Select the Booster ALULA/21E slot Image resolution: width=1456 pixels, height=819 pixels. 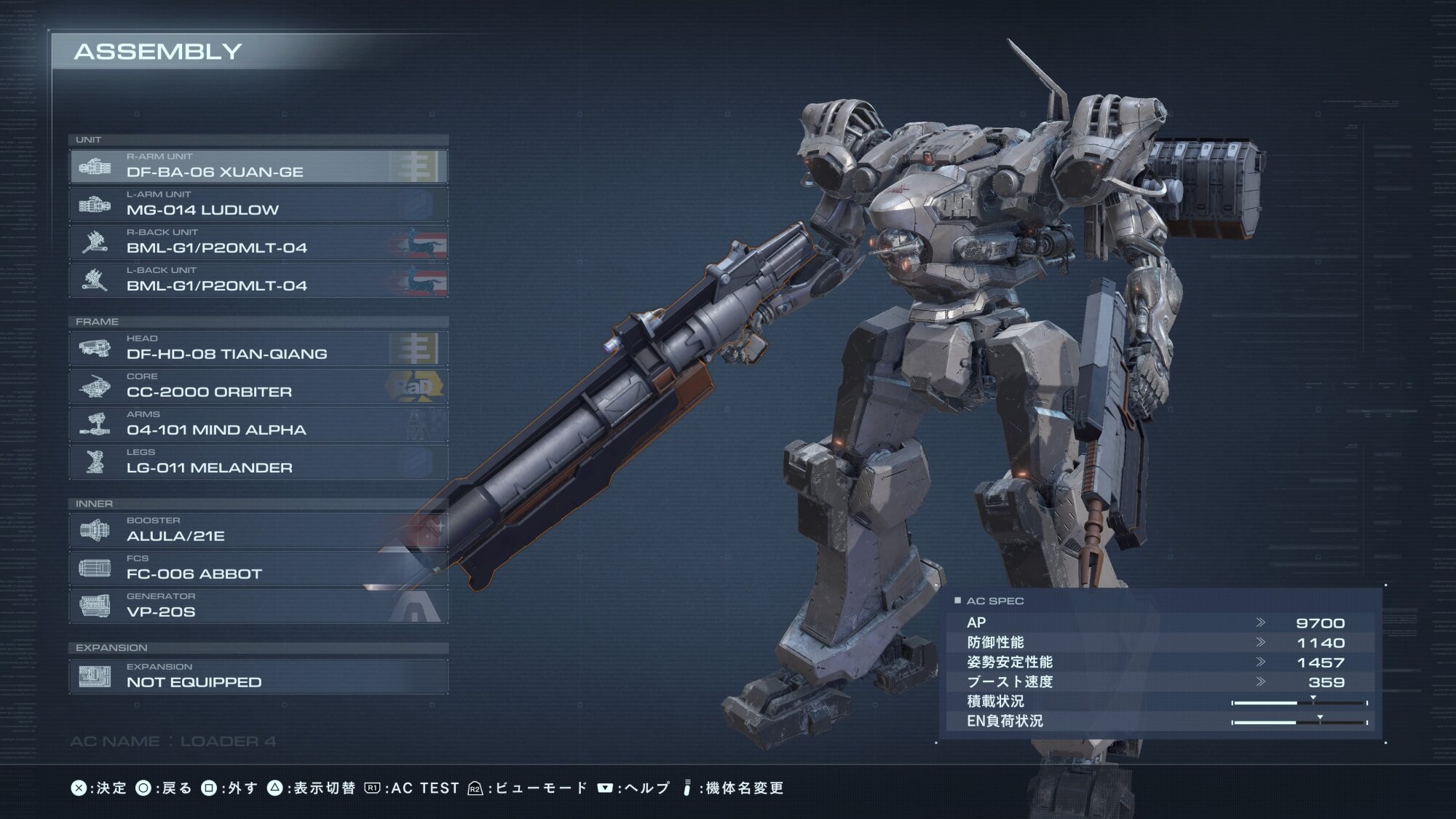[x=258, y=530]
